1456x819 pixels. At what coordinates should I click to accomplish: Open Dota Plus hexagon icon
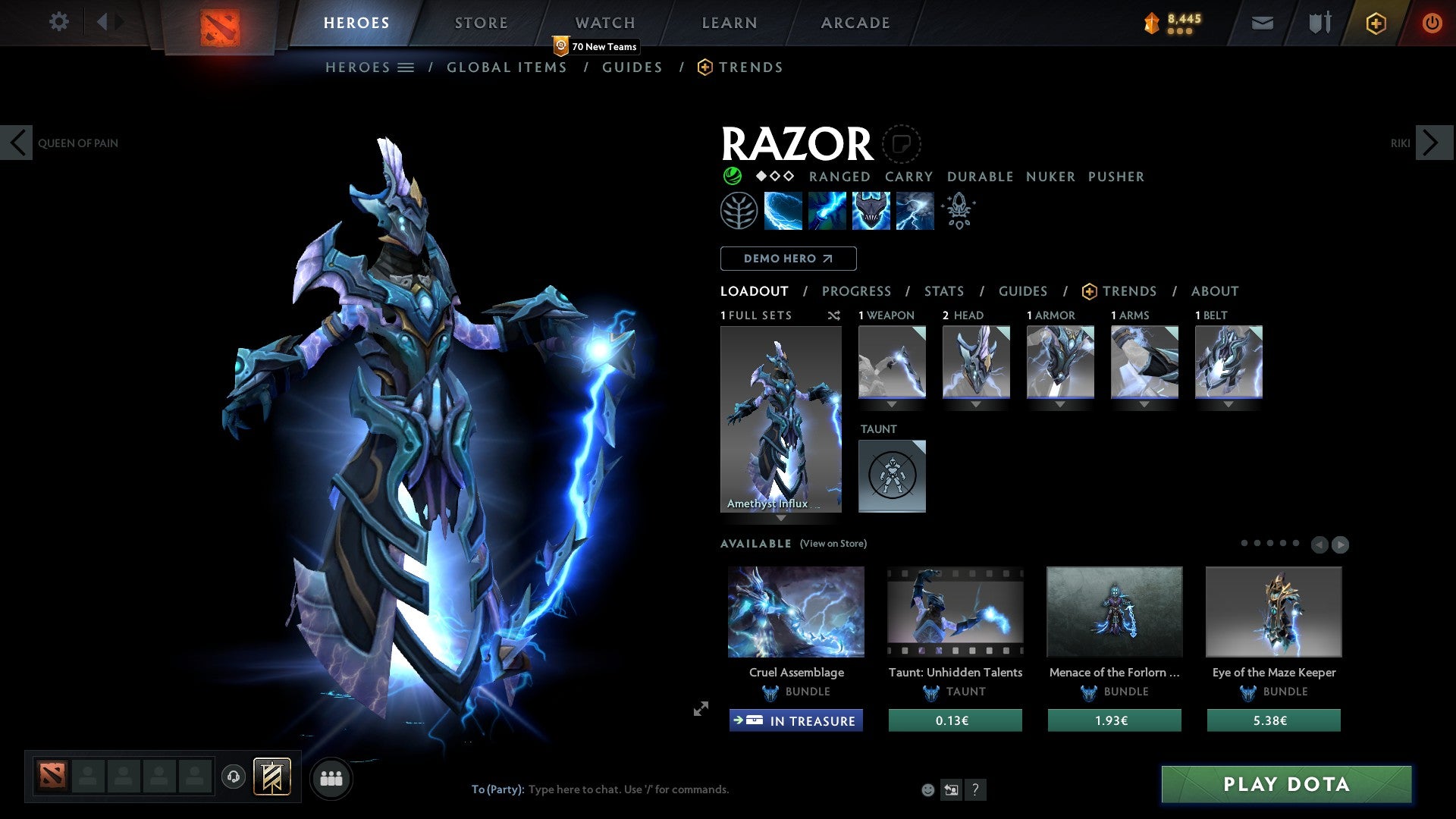point(1375,23)
